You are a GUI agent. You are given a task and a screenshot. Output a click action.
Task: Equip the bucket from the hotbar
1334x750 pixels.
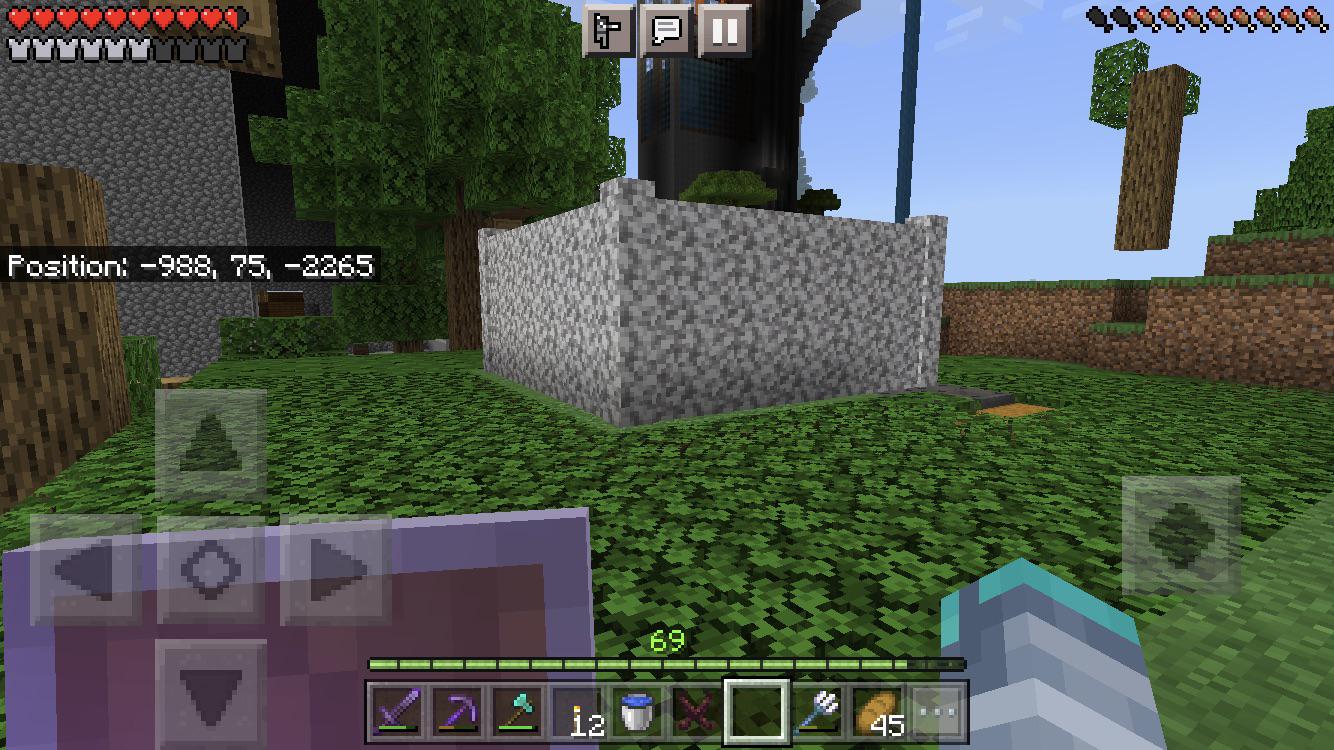coord(635,710)
